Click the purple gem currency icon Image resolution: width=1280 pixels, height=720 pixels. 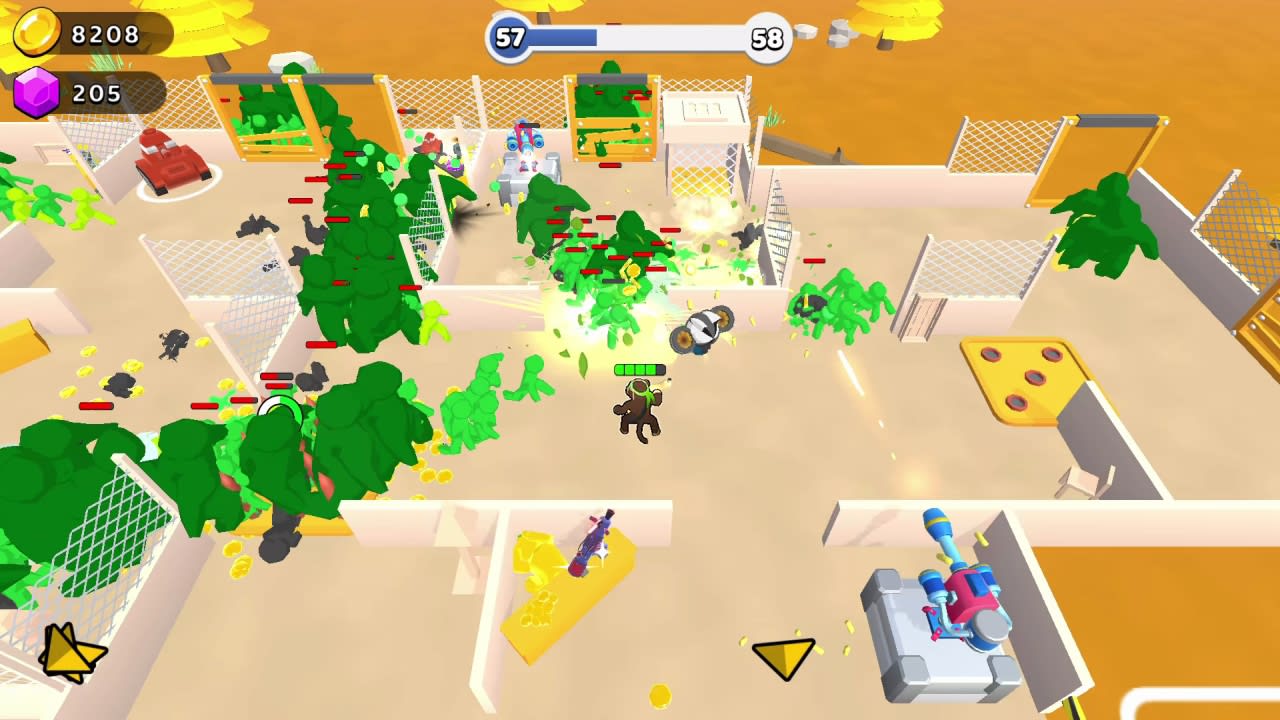pyautogui.click(x=35, y=94)
